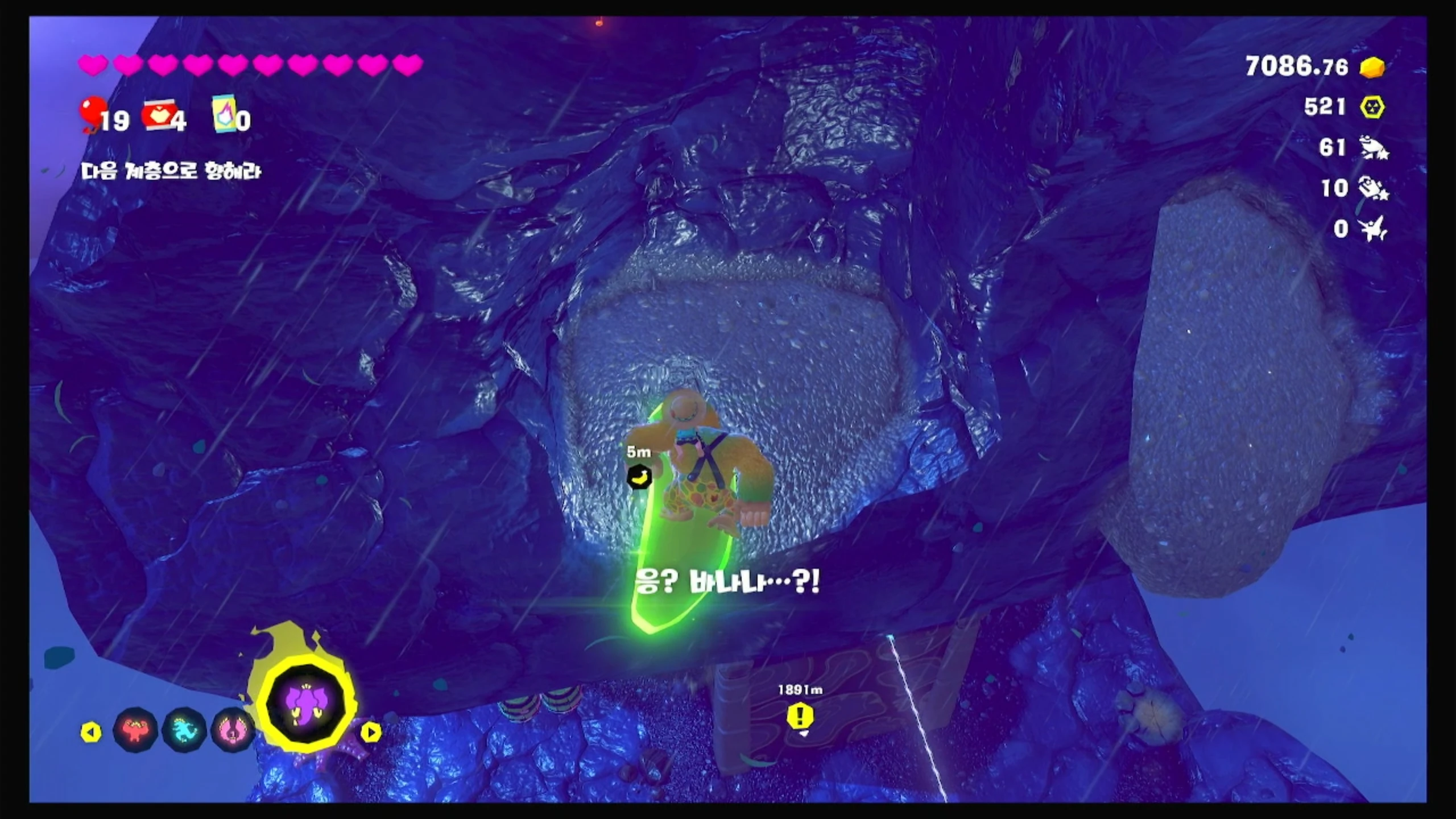Cycle Bananza selection with the right arrow

(x=371, y=732)
